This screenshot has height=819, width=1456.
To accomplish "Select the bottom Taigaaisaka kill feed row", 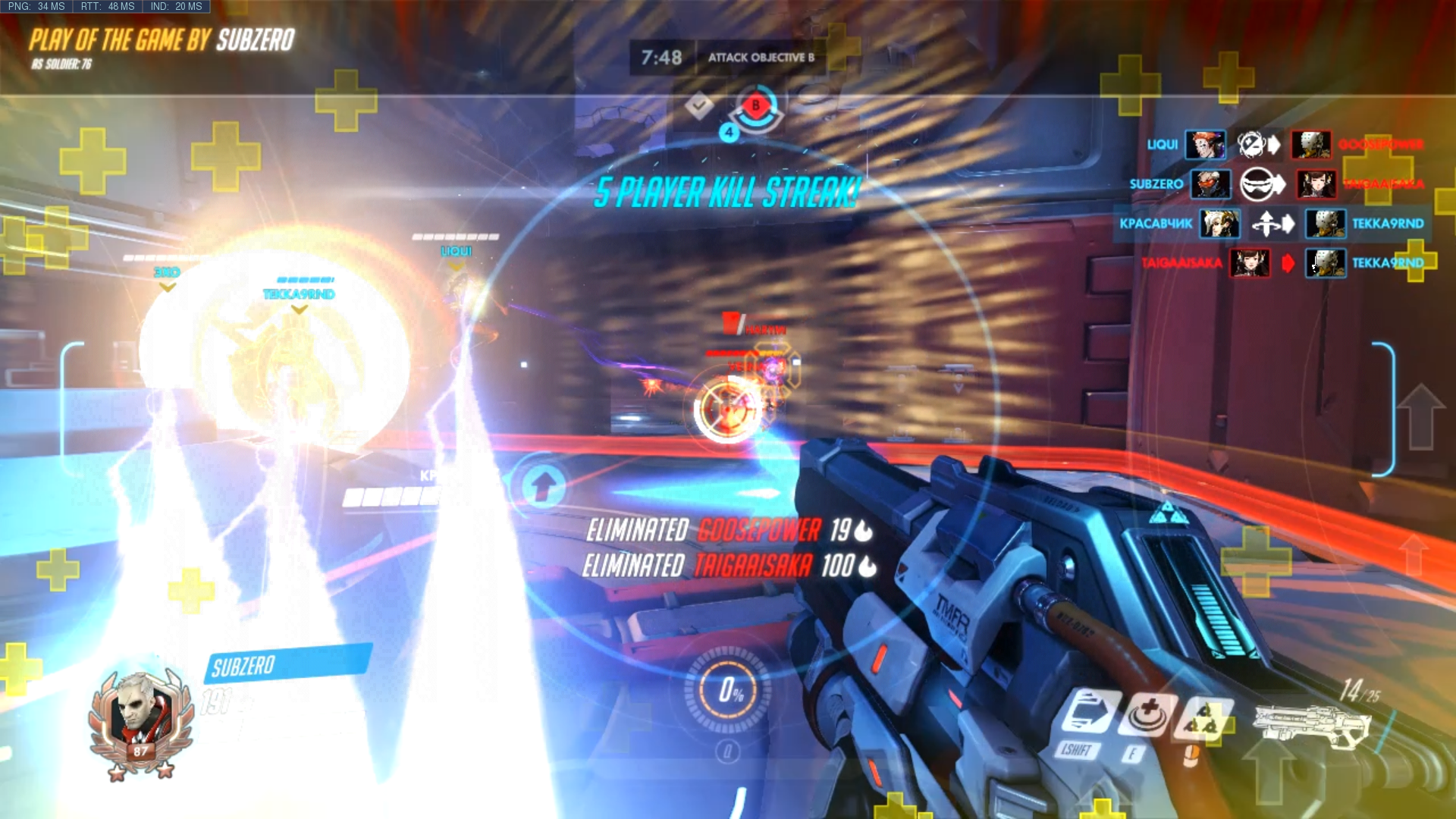I will (1282, 263).
